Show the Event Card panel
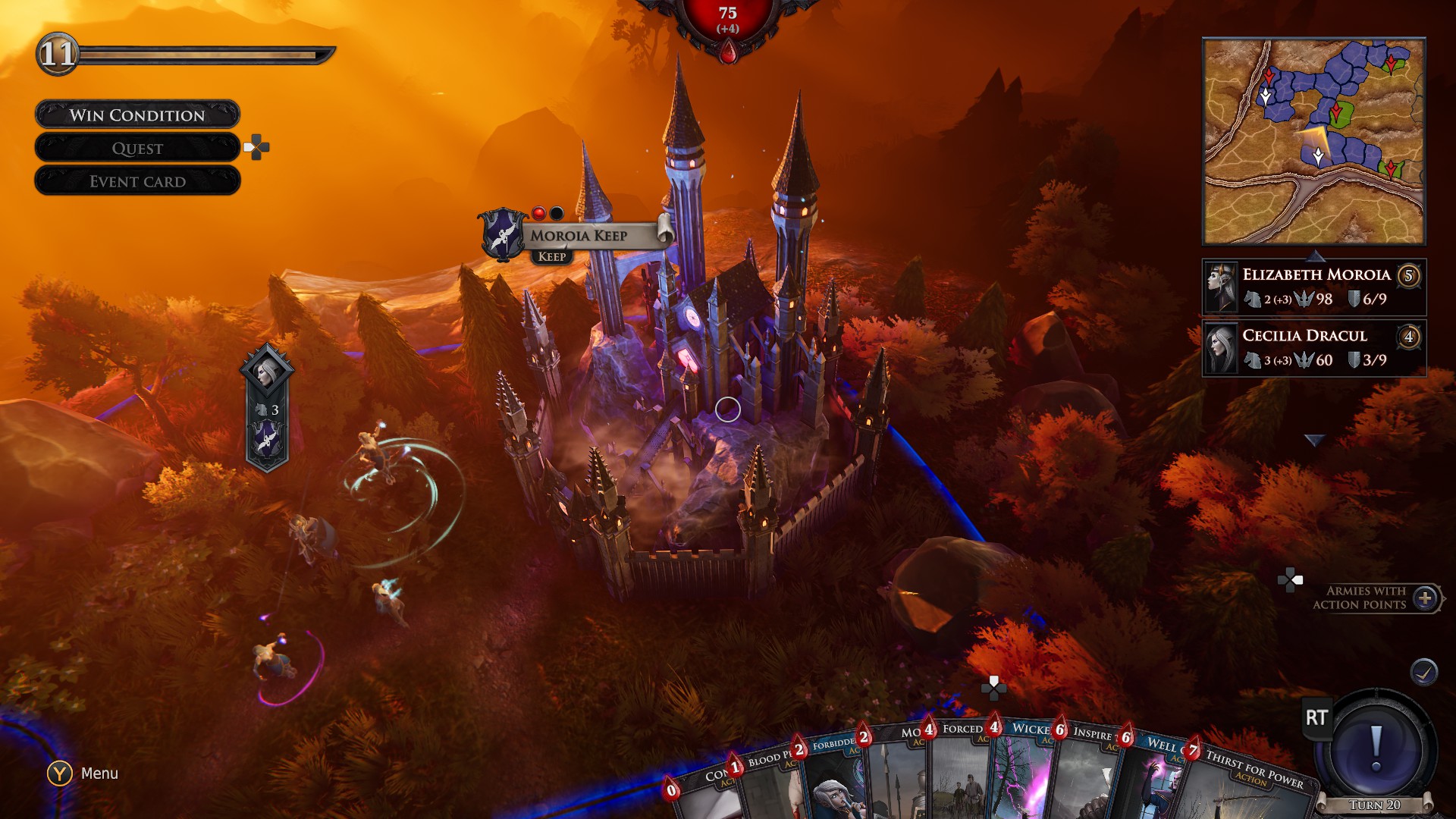Screen dimensions: 1456x819 pos(137,181)
